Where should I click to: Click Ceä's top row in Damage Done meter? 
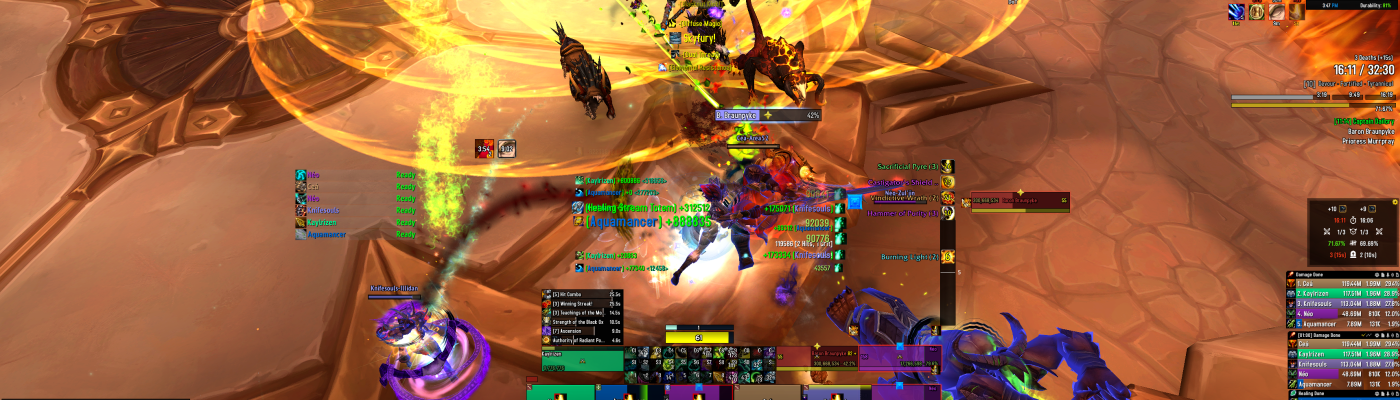pyautogui.click(x=1342, y=284)
